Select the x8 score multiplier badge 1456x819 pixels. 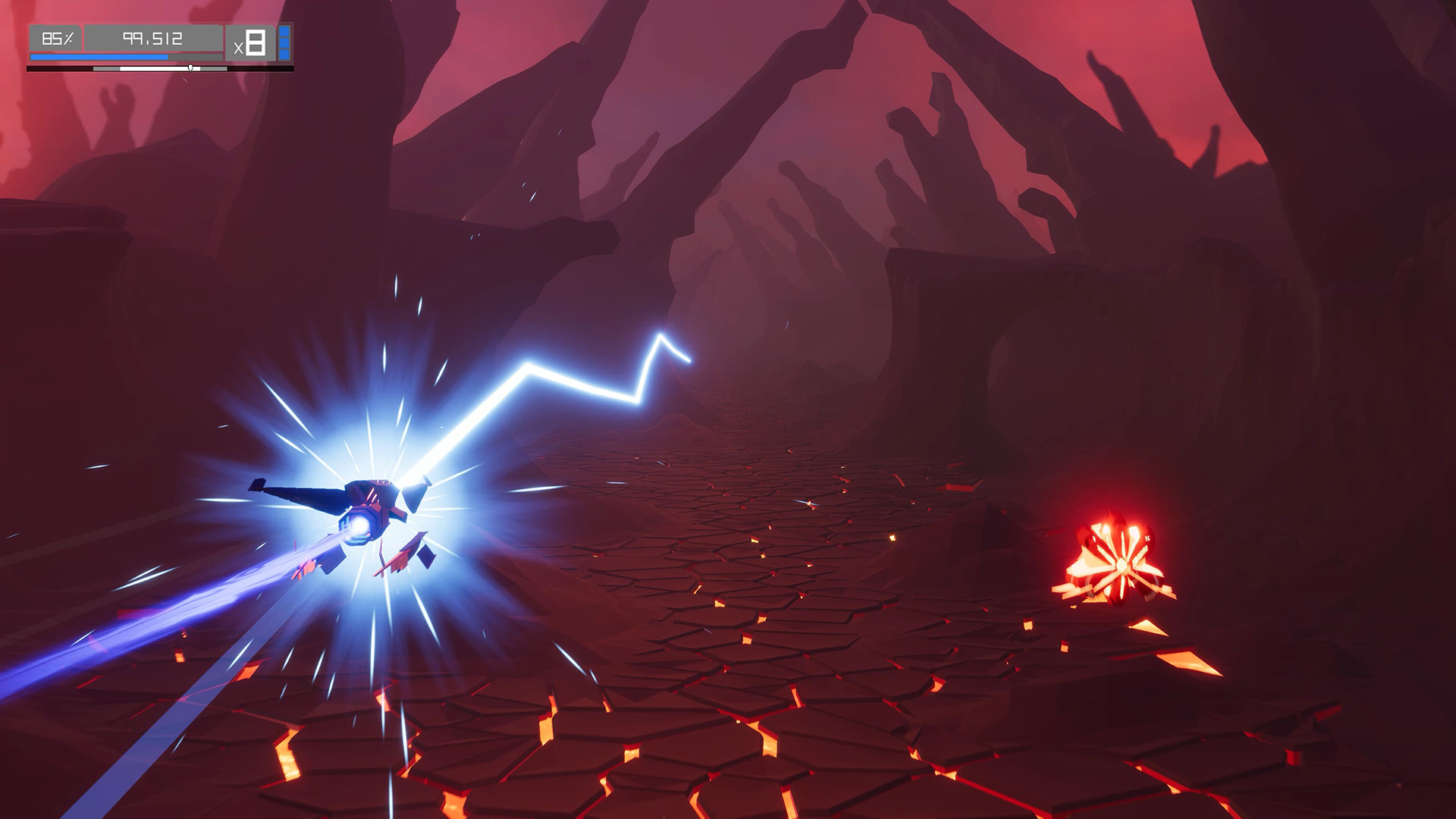coord(251,43)
